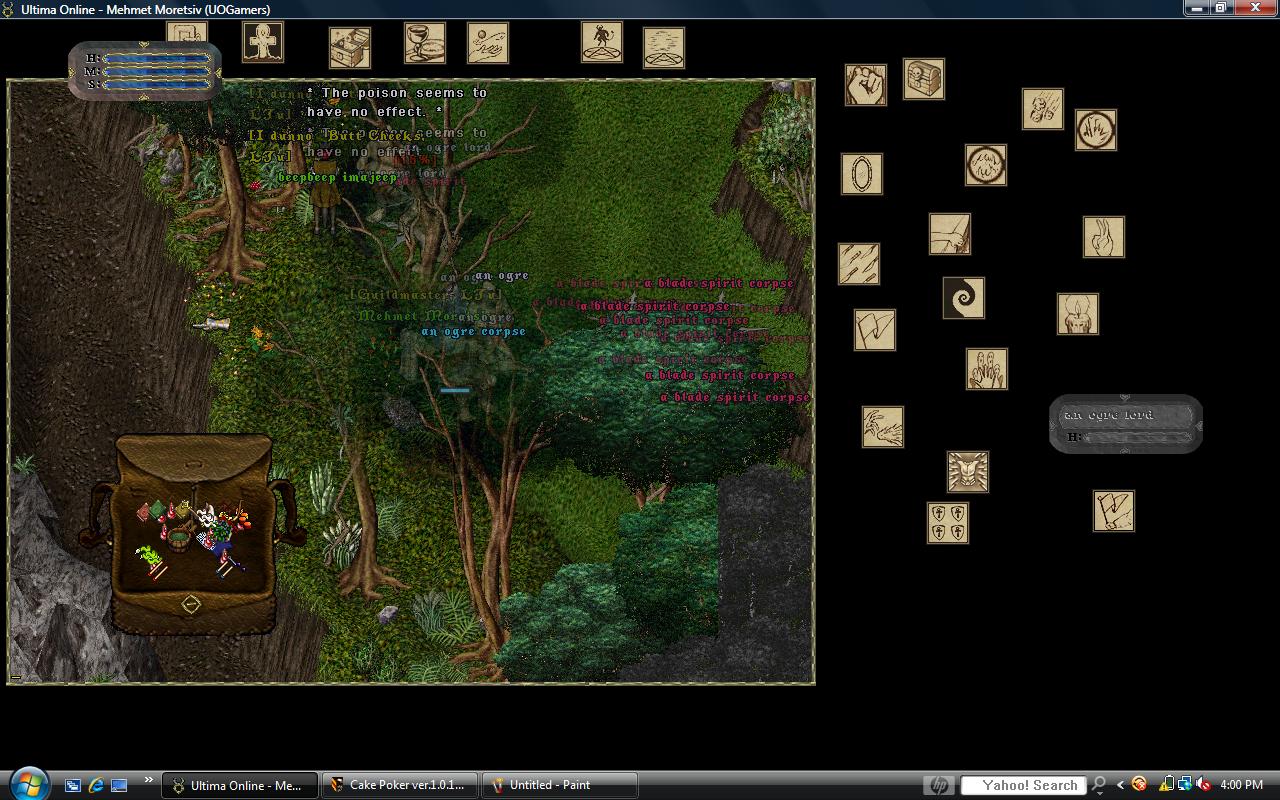Pick the green item in the backpack
The width and height of the screenshot is (1280, 800).
coord(150,555)
